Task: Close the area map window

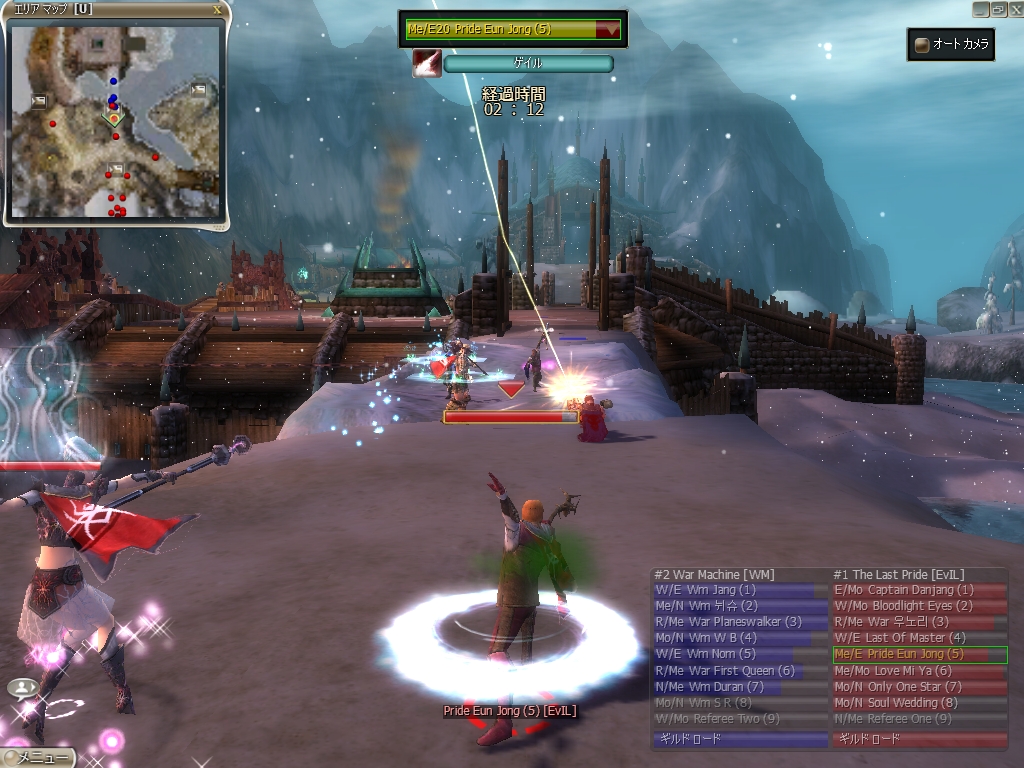Action: pyautogui.click(x=218, y=10)
